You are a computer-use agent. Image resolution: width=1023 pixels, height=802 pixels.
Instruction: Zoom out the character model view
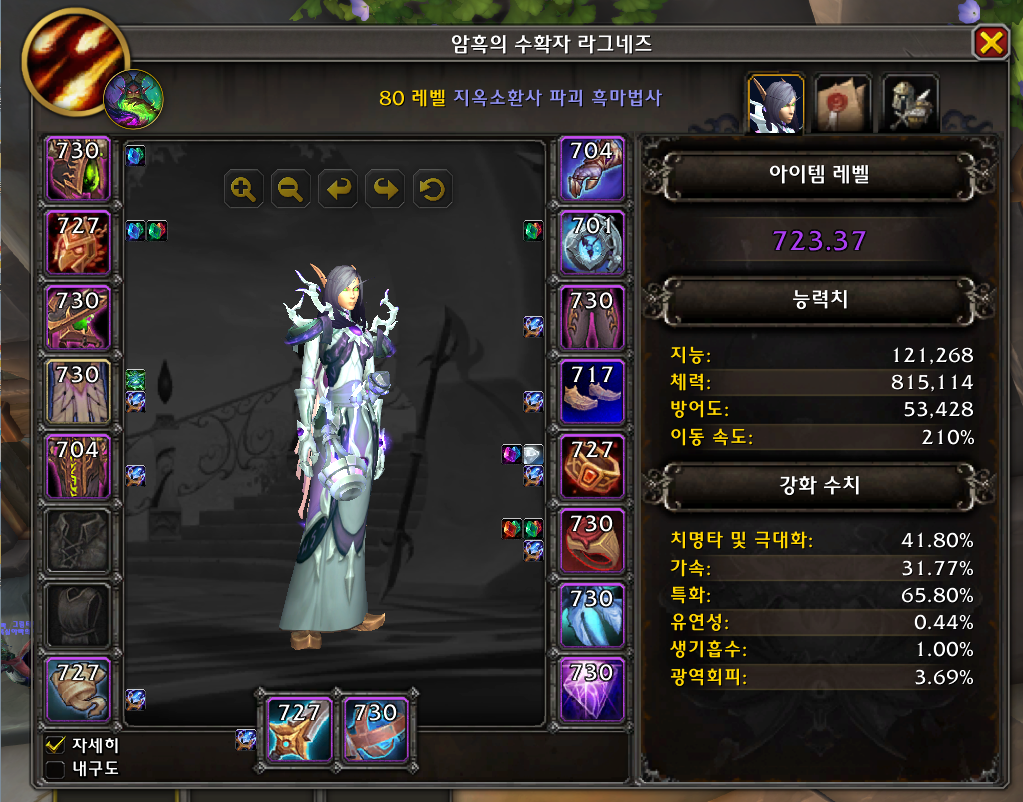(291, 188)
